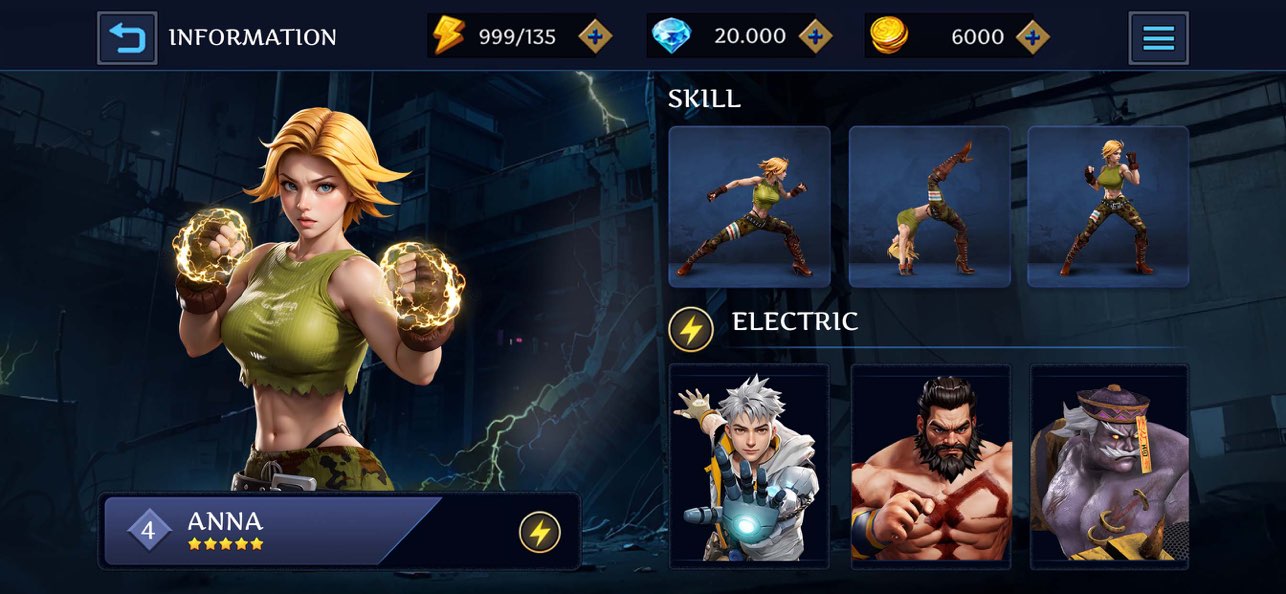Go back using the blue arrow button
The image size is (1286, 594).
pyautogui.click(x=127, y=38)
